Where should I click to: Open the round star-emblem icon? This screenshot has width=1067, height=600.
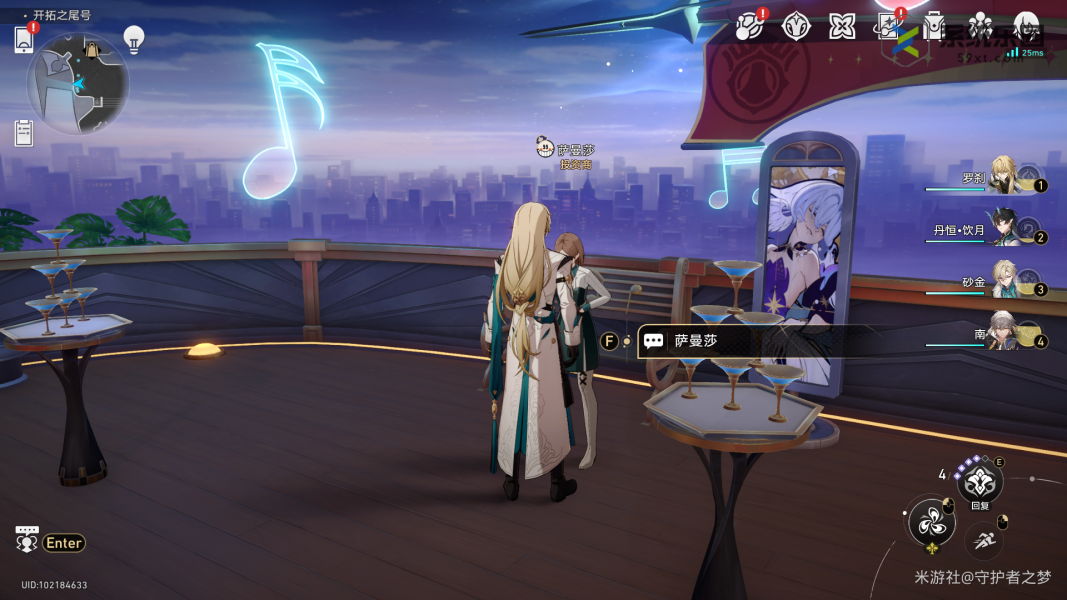(796, 26)
